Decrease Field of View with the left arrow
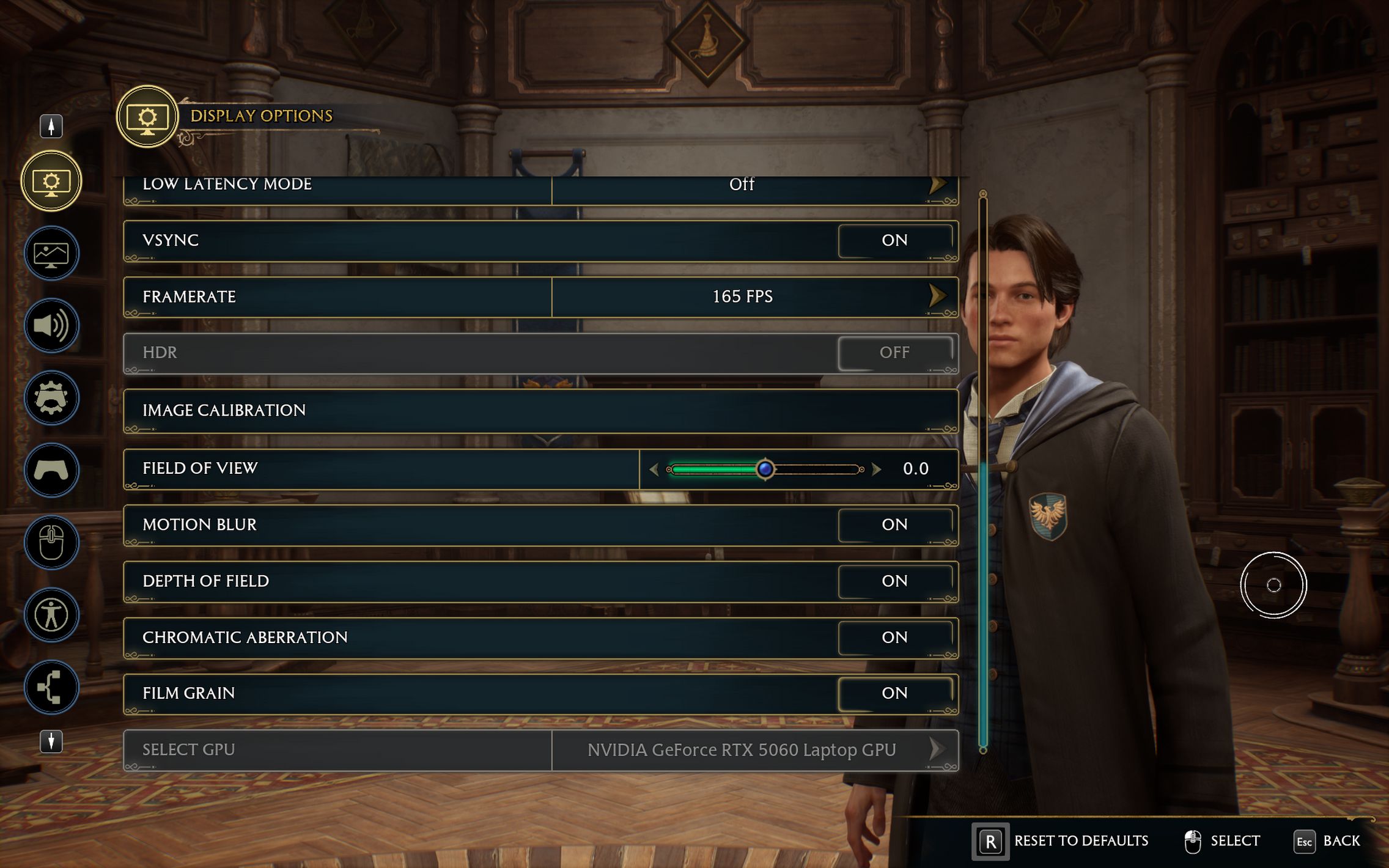Screen dimensions: 1389x868 click(x=654, y=469)
